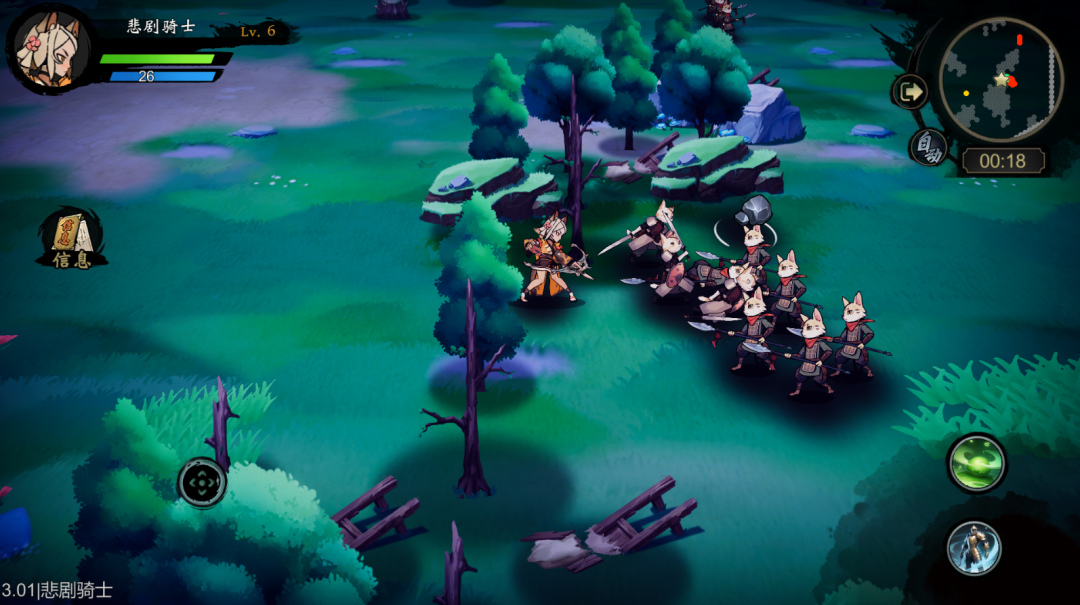
Task: Activate the green swirl skill
Action: tap(976, 463)
